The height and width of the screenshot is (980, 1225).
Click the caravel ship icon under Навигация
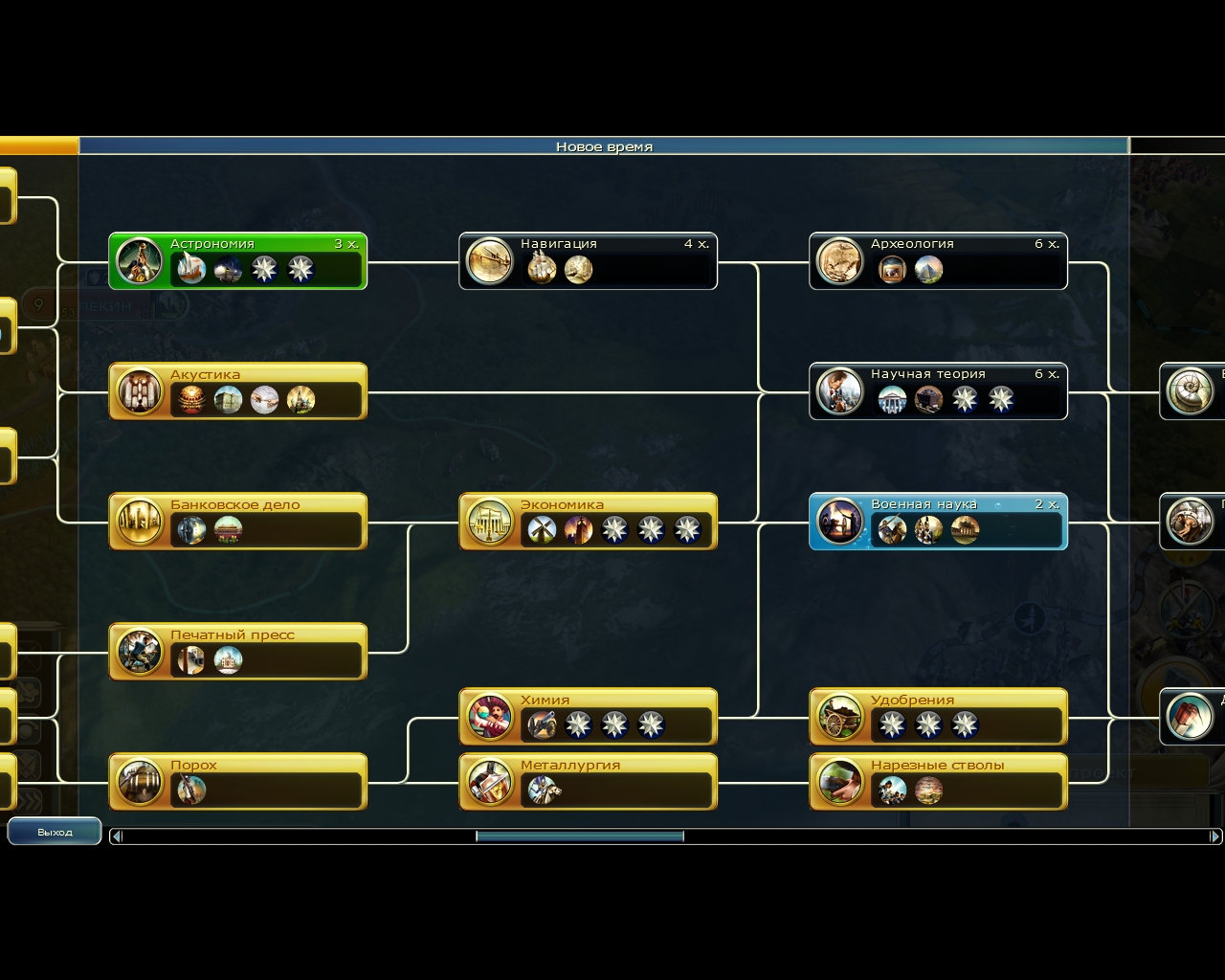pos(542,272)
